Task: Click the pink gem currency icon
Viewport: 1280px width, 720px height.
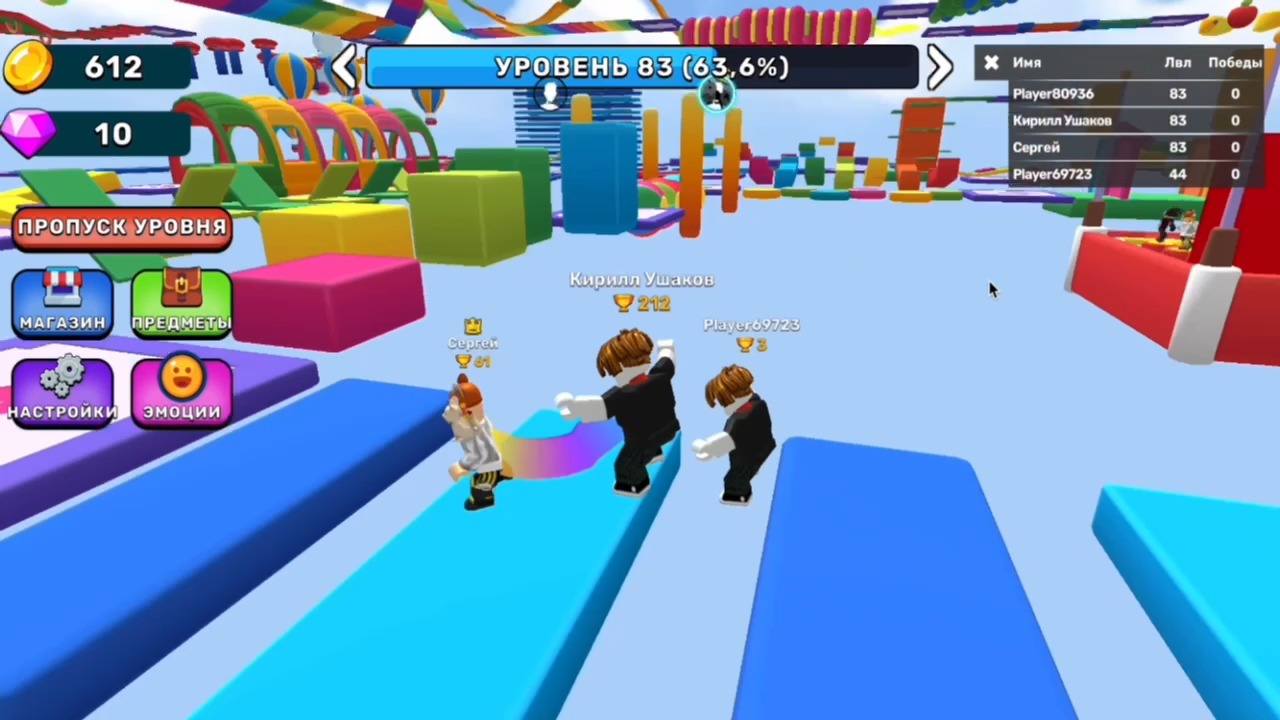Action: pyautogui.click(x=27, y=133)
